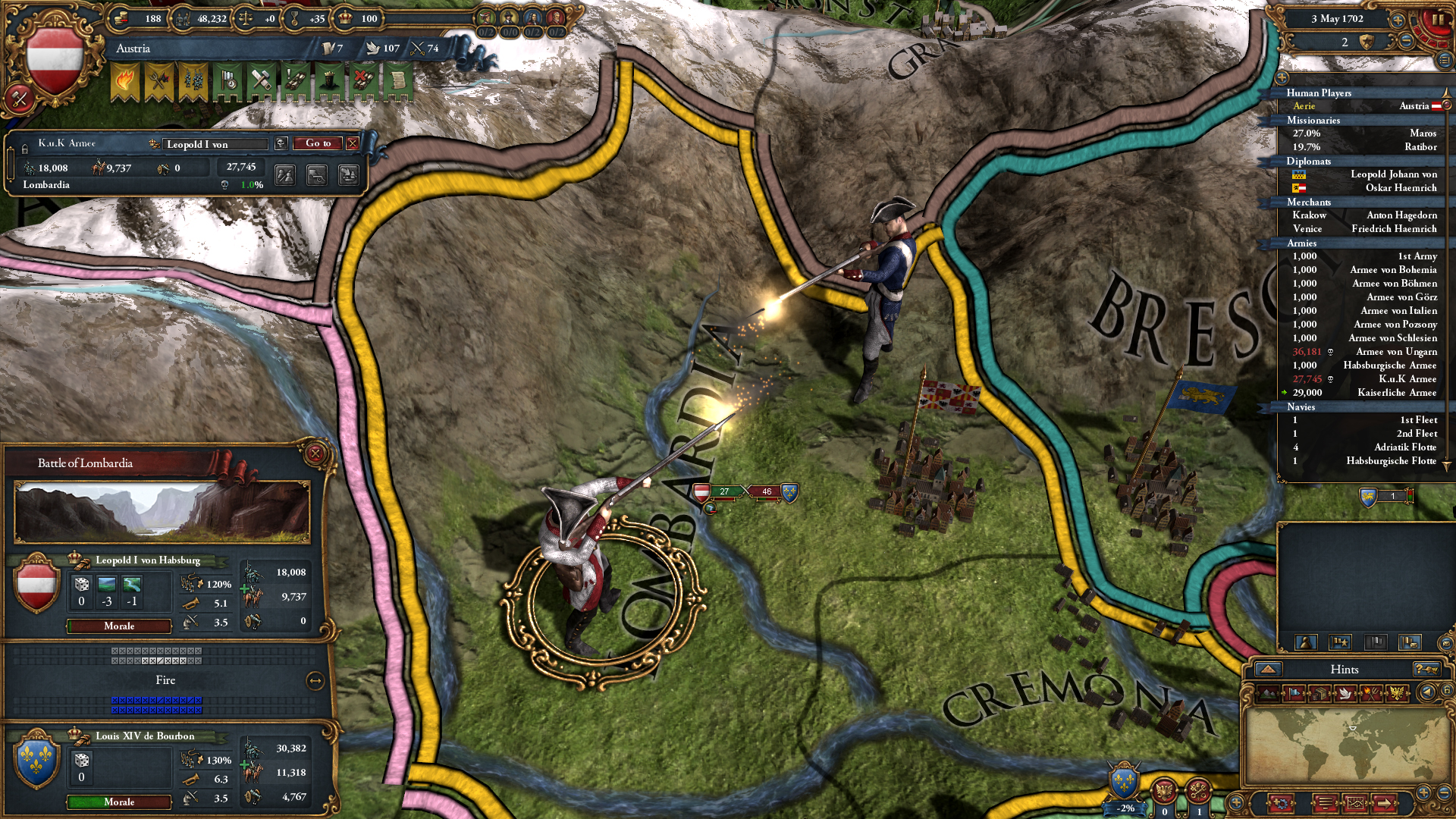Open the Austria country shield
Viewport: 1456px width, 819px height.
(x=54, y=60)
